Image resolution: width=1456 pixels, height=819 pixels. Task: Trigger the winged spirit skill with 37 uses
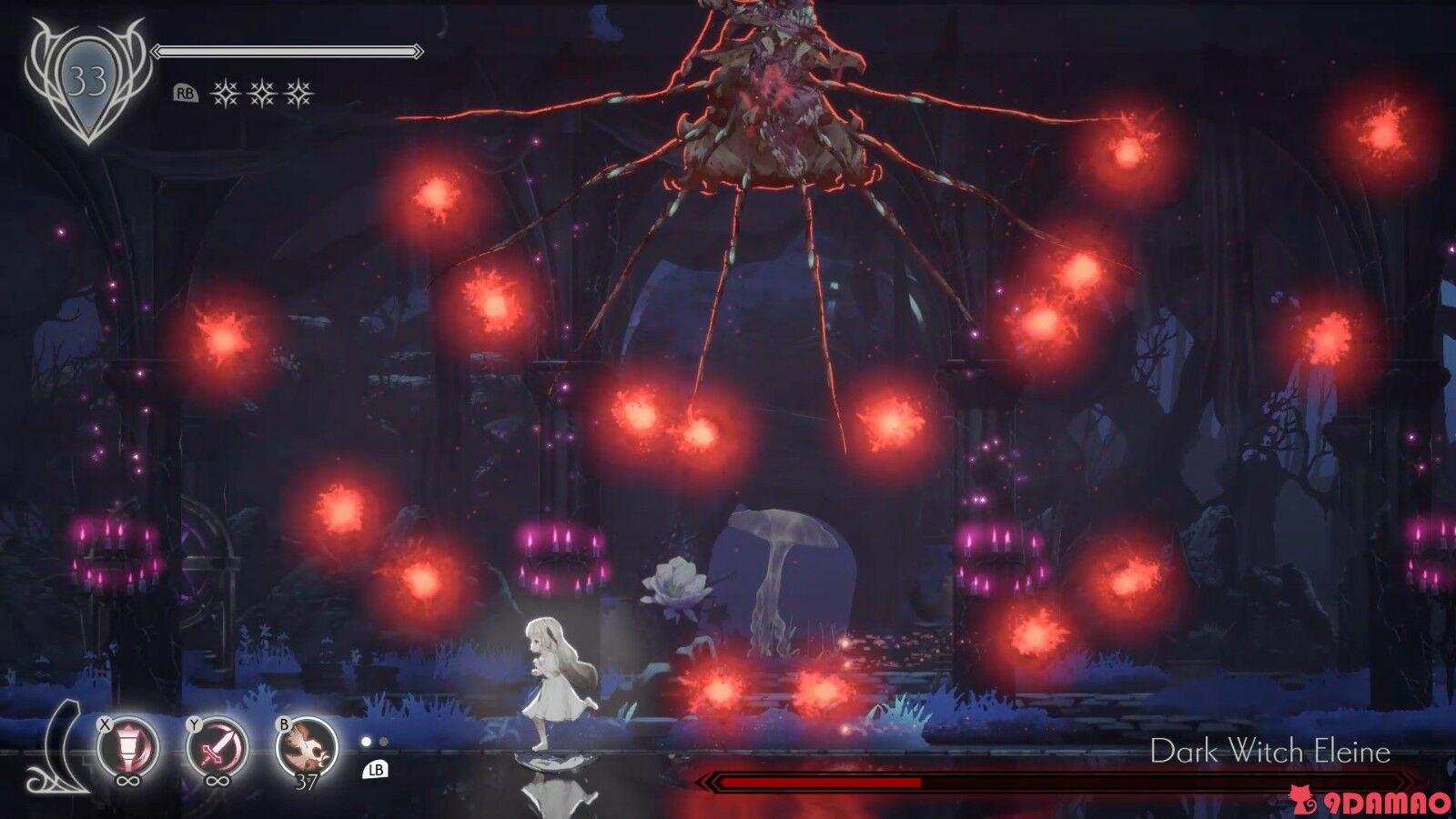click(307, 747)
